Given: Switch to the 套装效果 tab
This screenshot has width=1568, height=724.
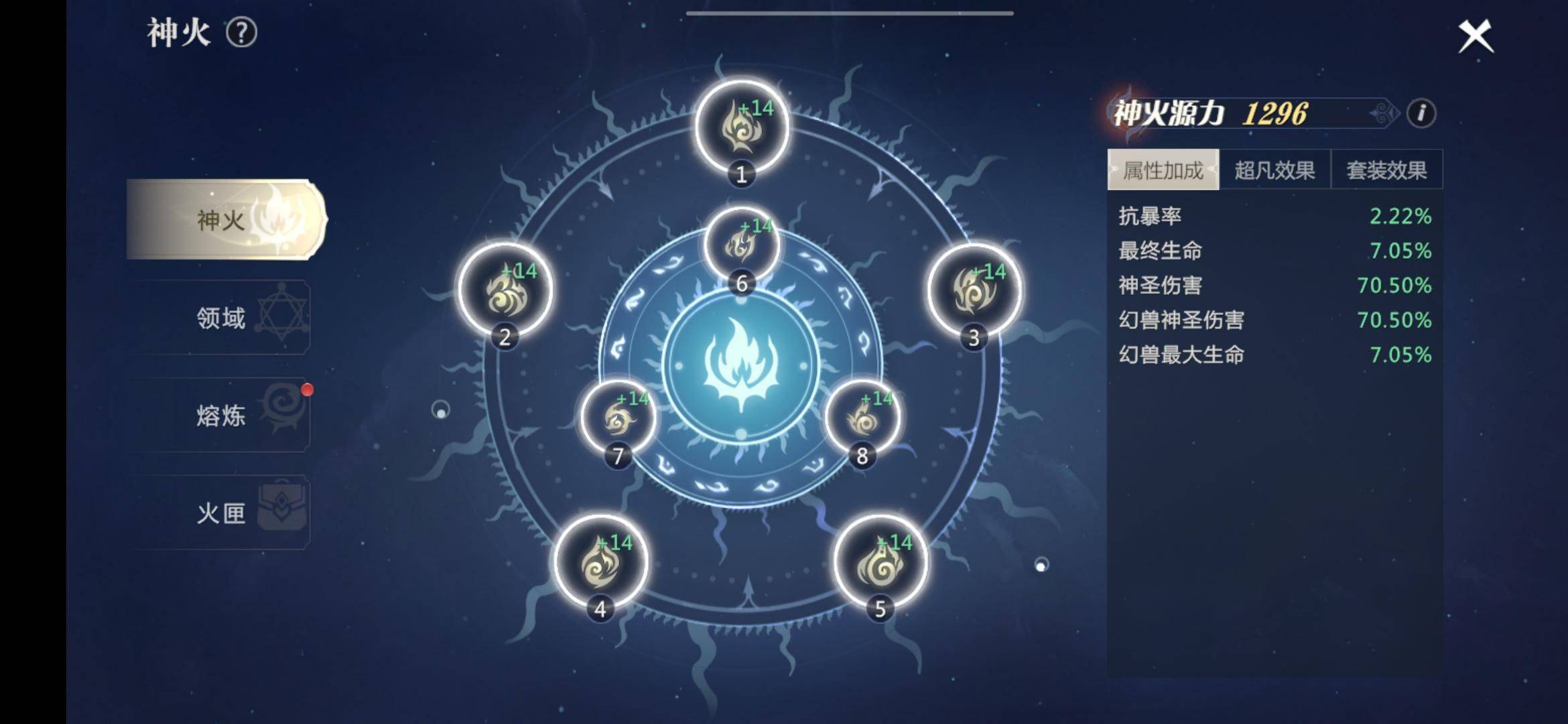Looking at the screenshot, I should point(1386,170).
